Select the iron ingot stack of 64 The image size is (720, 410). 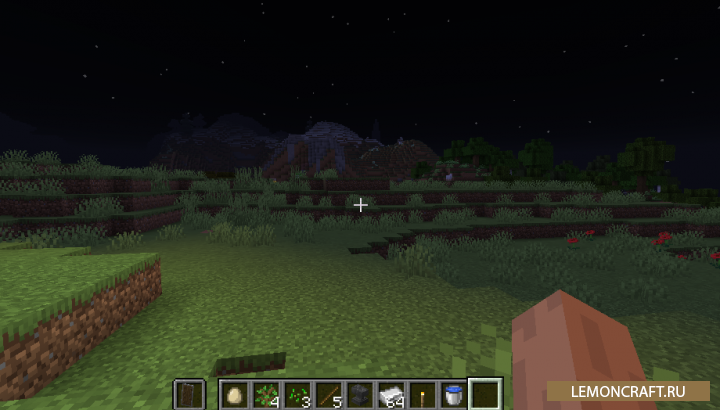(x=391, y=394)
